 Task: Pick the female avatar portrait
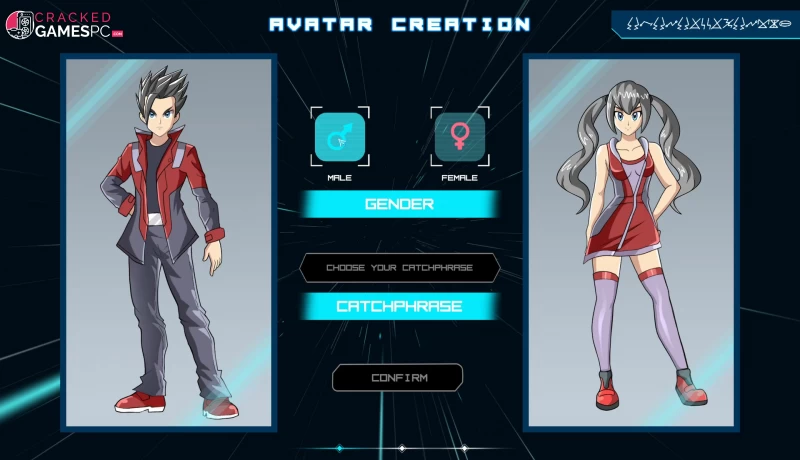coord(631,243)
